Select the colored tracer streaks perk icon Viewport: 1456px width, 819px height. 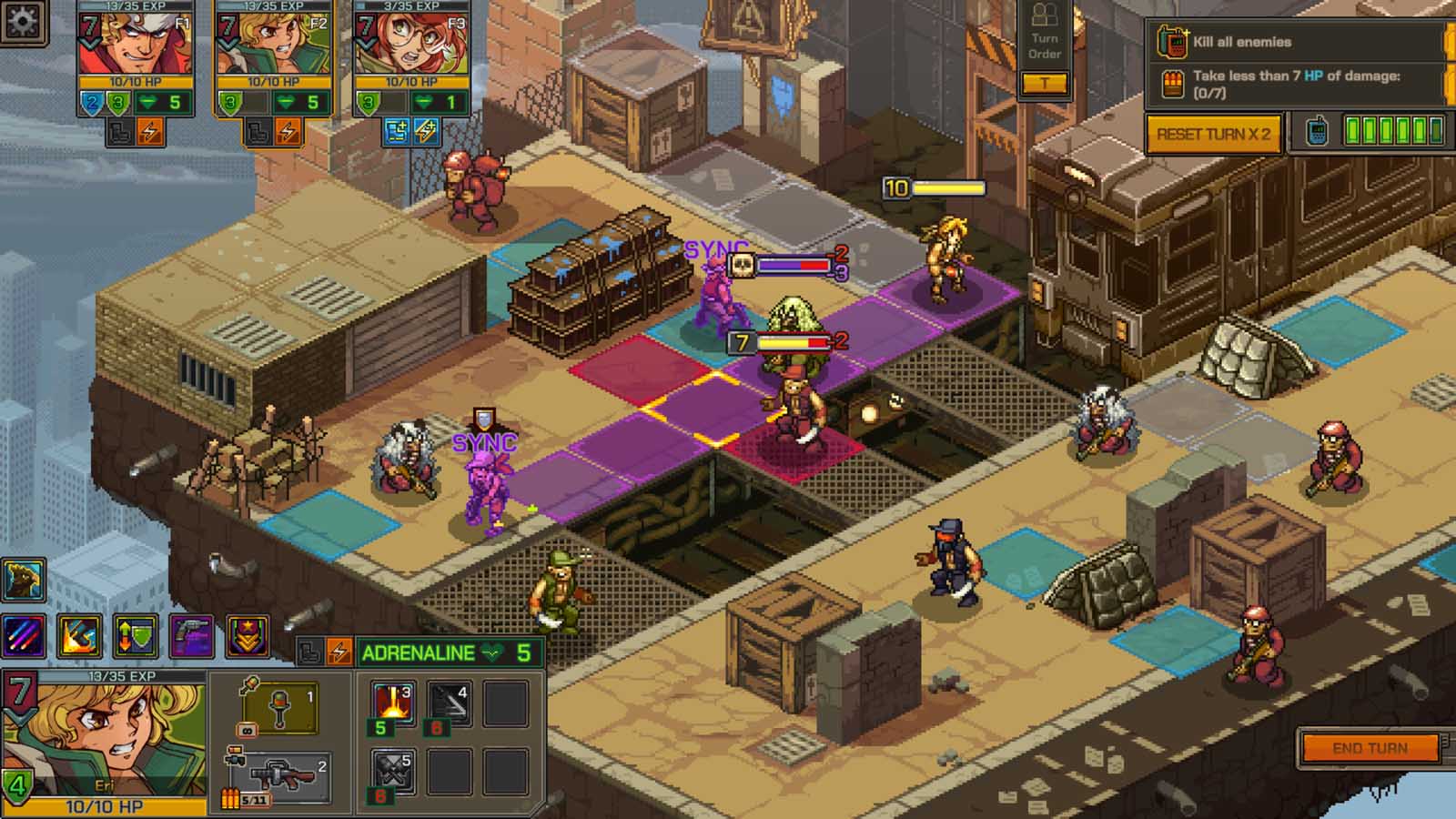point(24,636)
